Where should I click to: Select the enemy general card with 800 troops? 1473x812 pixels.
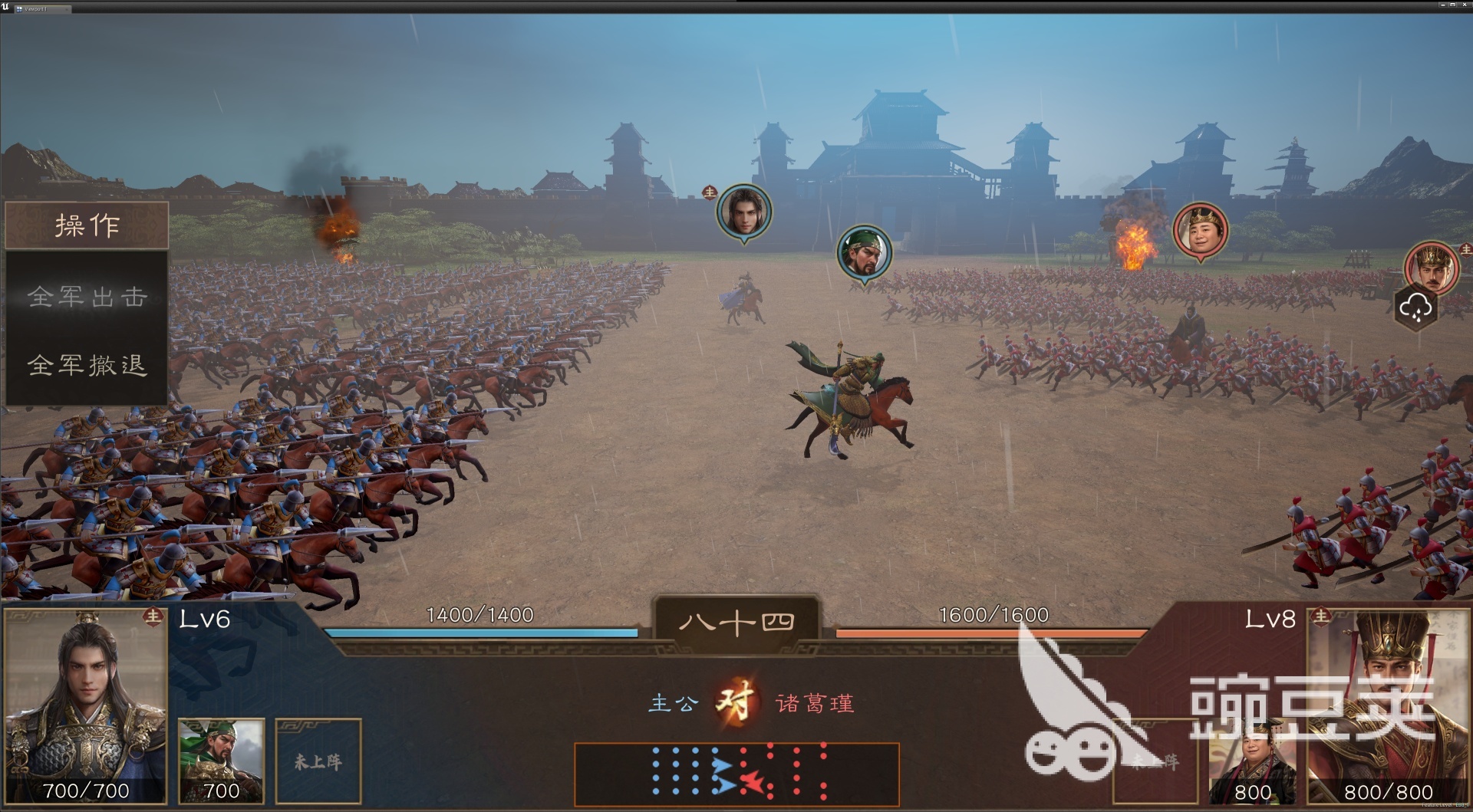tap(1251, 763)
